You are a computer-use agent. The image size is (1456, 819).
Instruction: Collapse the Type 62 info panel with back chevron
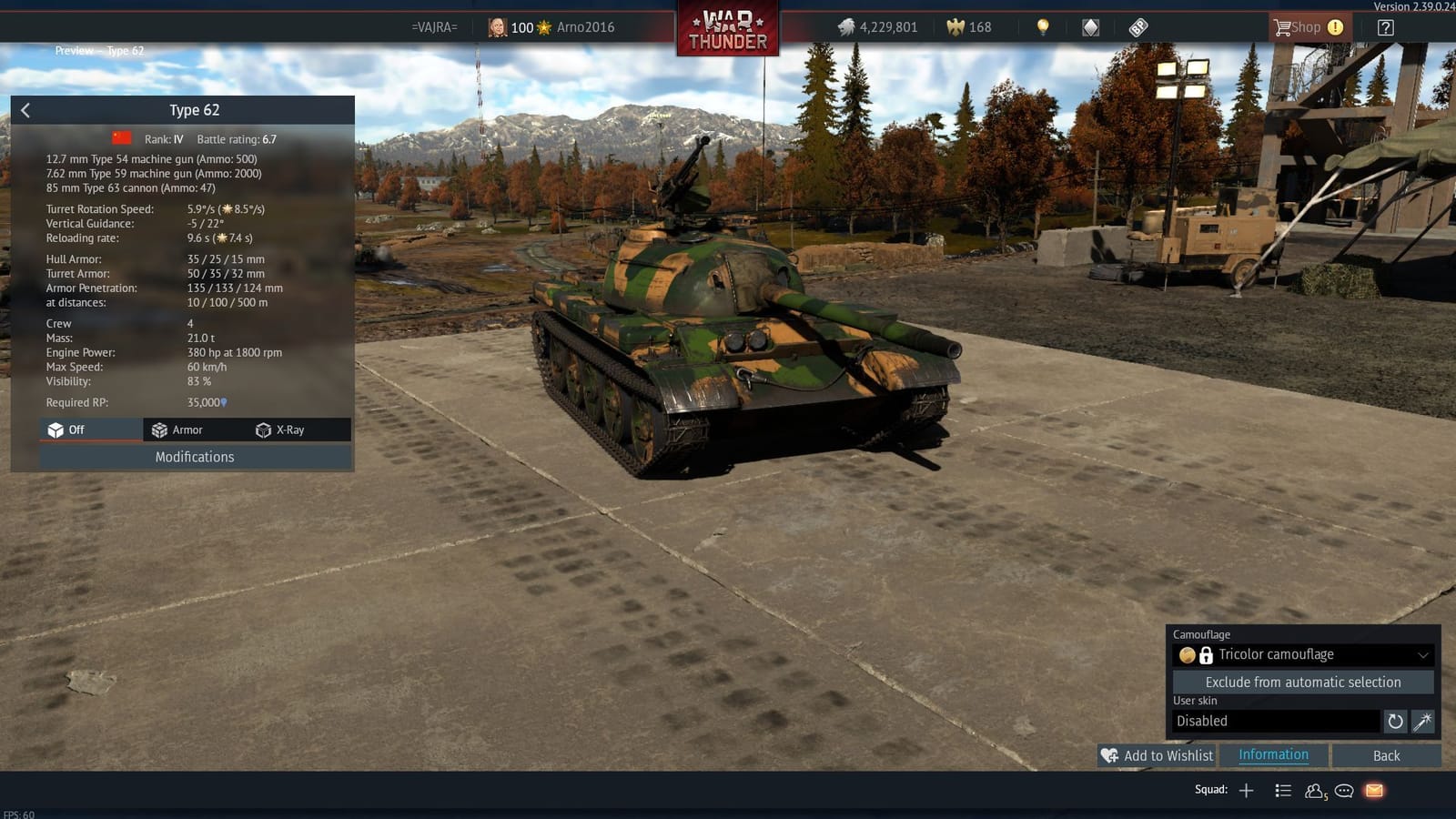pyautogui.click(x=25, y=109)
